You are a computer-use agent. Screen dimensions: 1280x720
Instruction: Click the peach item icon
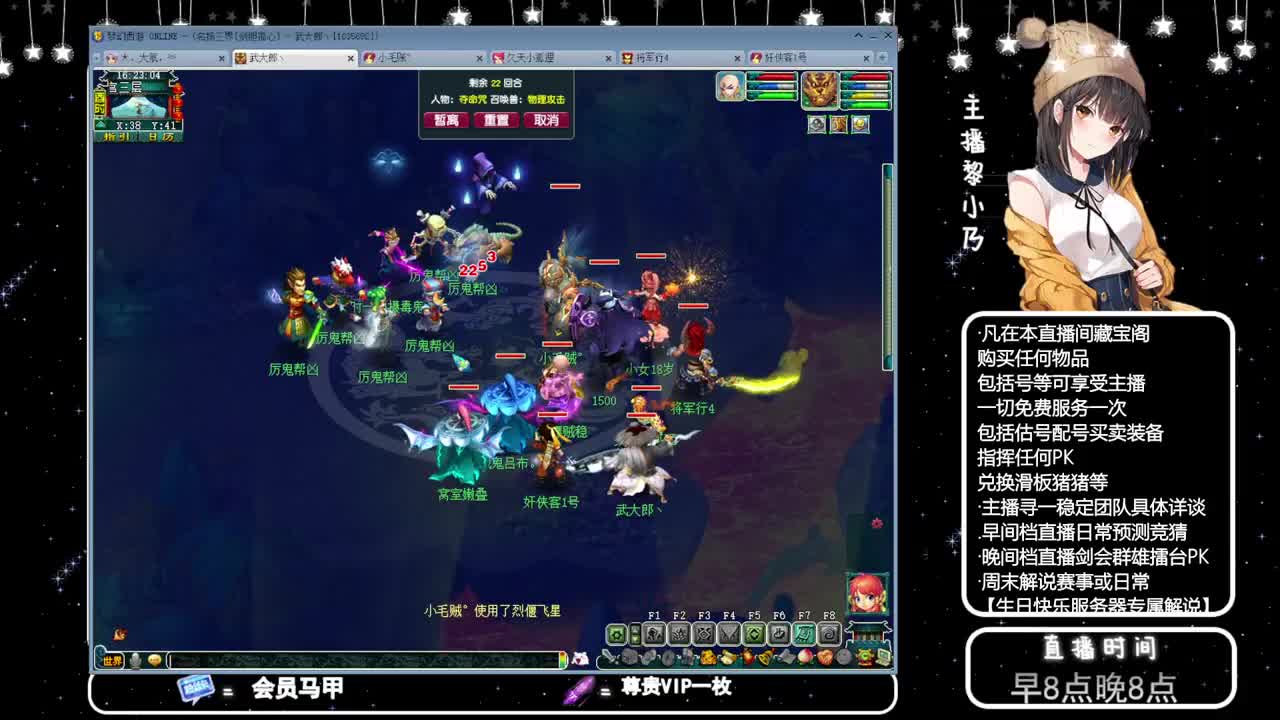(805, 657)
